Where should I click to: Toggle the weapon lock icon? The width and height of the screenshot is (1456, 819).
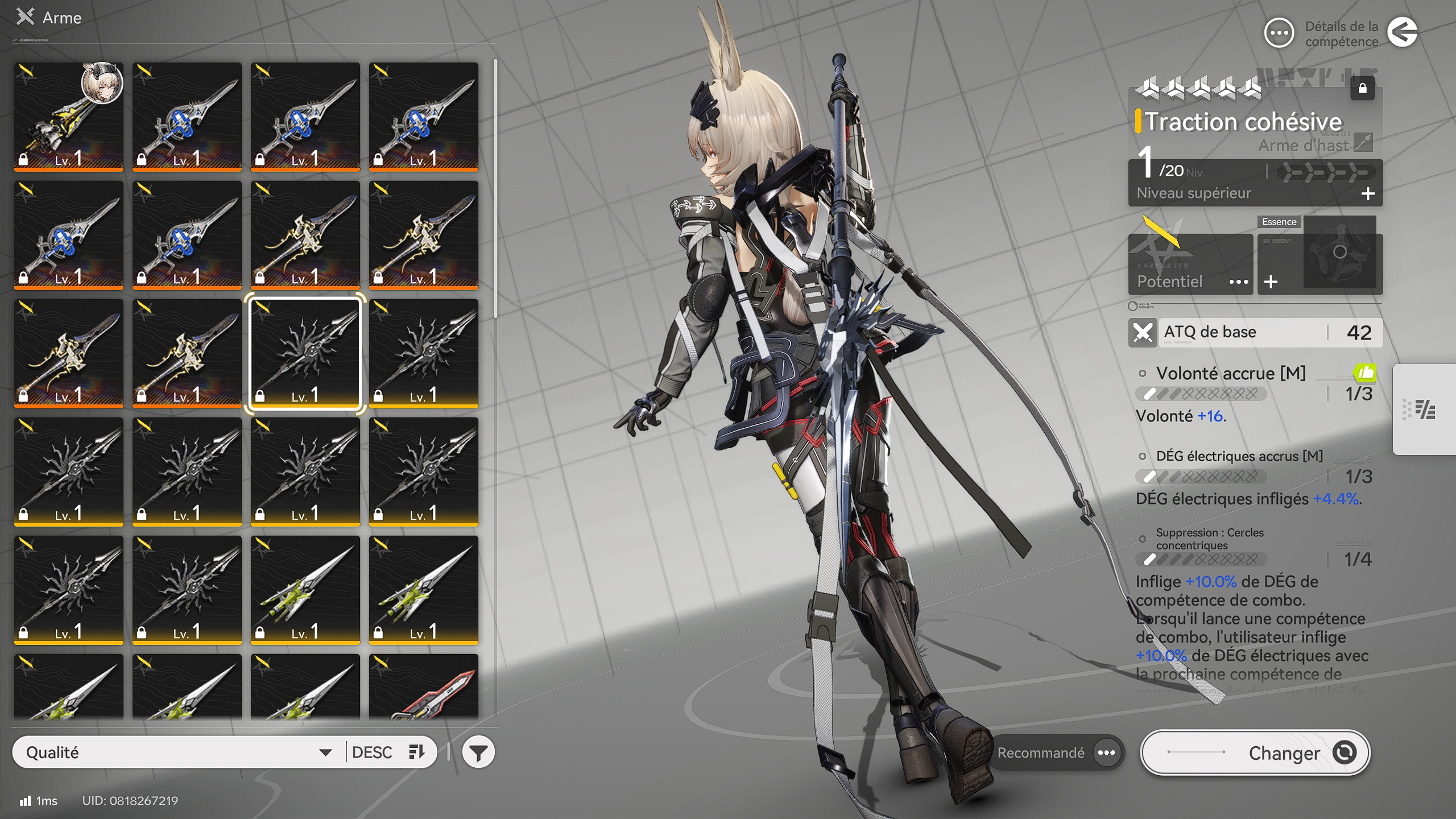coord(1362,88)
